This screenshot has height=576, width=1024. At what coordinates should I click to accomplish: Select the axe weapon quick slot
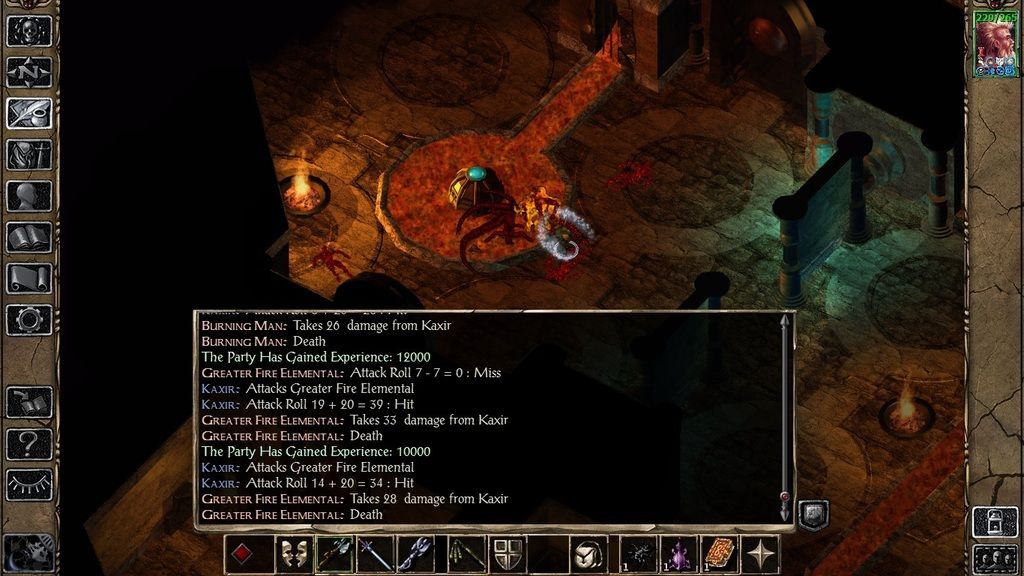(x=334, y=554)
